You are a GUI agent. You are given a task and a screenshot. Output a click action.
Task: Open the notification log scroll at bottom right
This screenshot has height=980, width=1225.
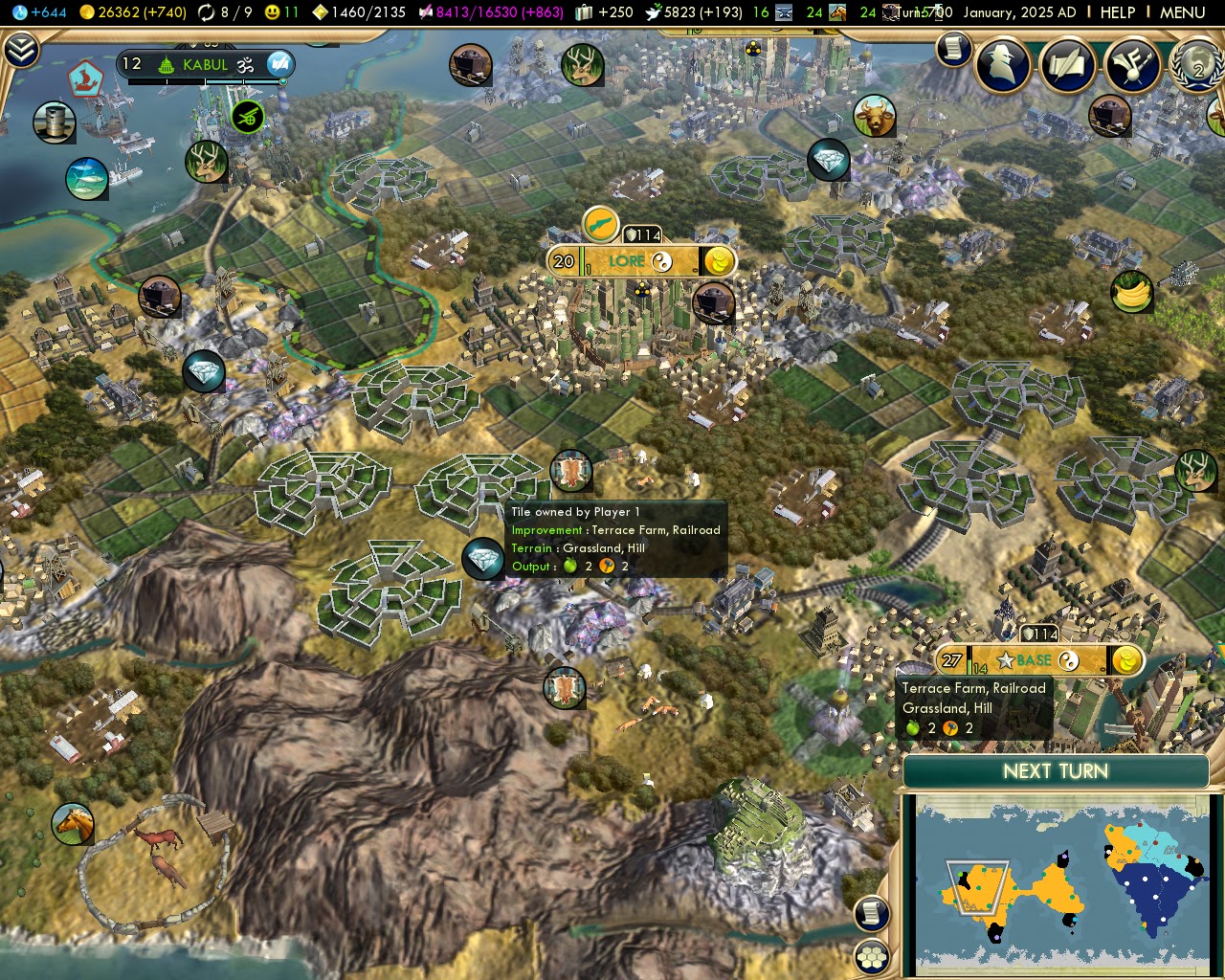tap(870, 914)
